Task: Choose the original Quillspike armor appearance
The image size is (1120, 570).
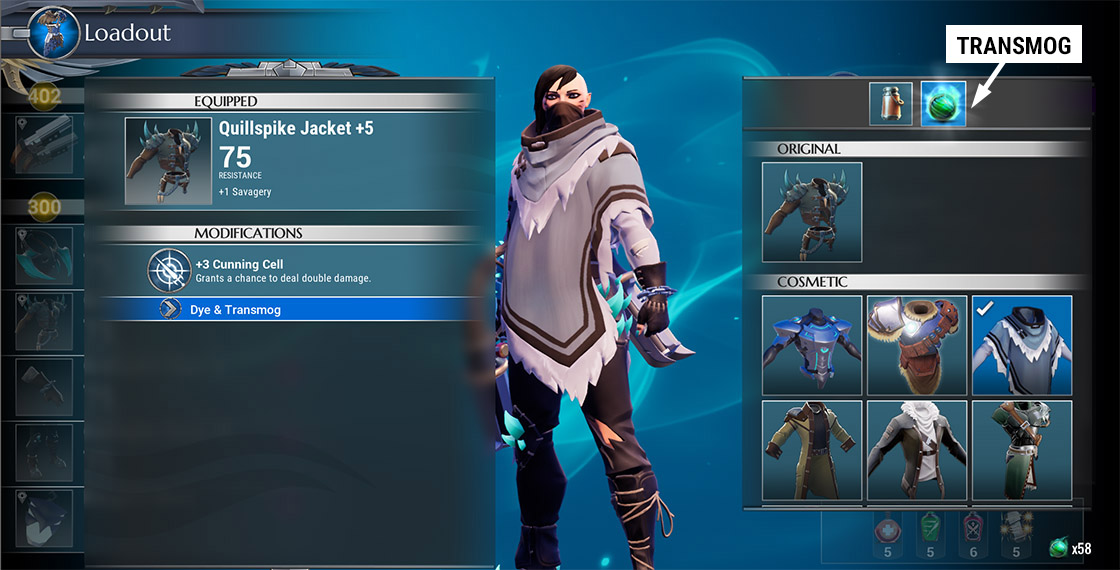Action: pos(812,212)
